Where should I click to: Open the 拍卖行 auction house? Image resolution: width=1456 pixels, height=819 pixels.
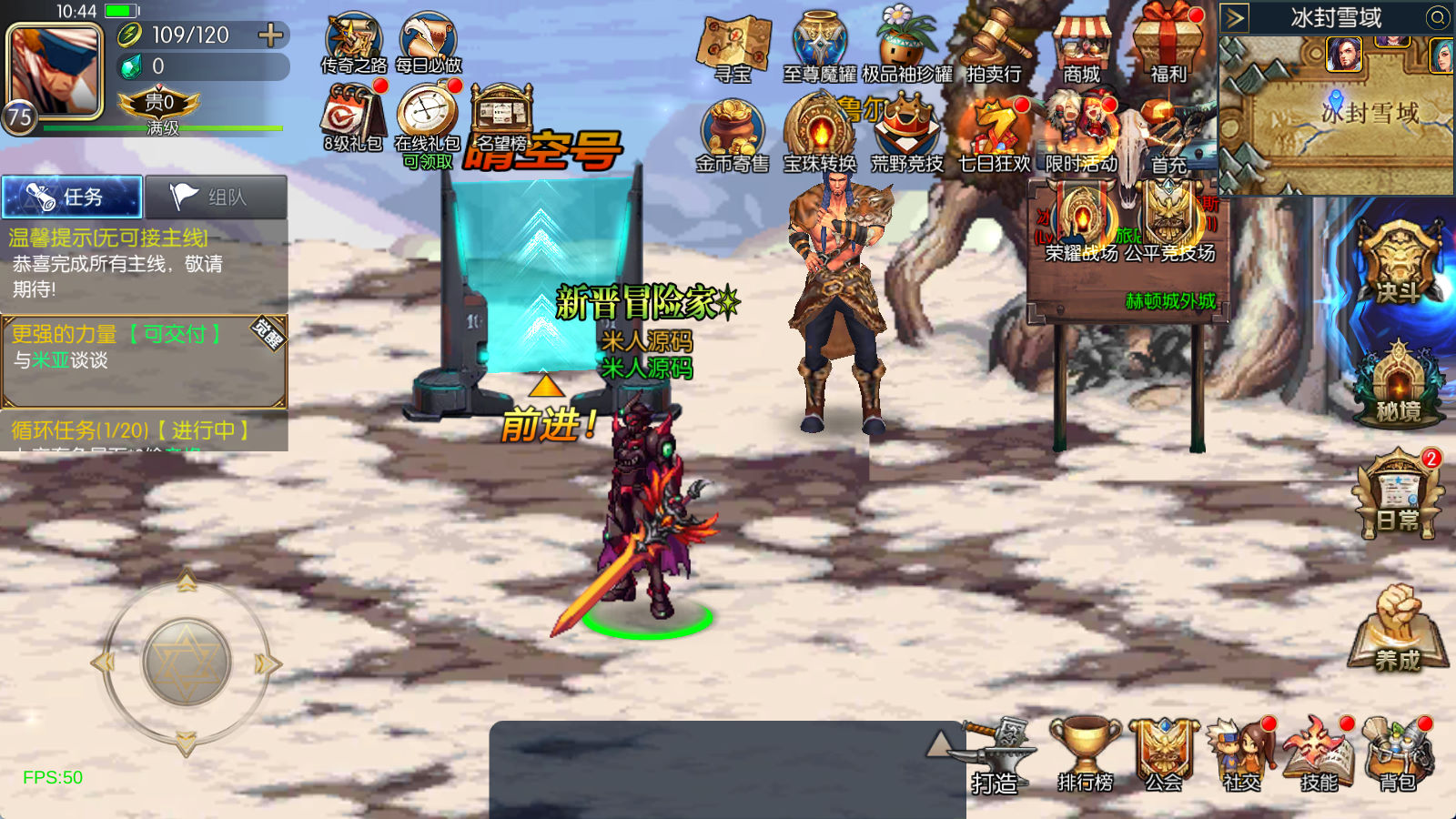(995, 47)
